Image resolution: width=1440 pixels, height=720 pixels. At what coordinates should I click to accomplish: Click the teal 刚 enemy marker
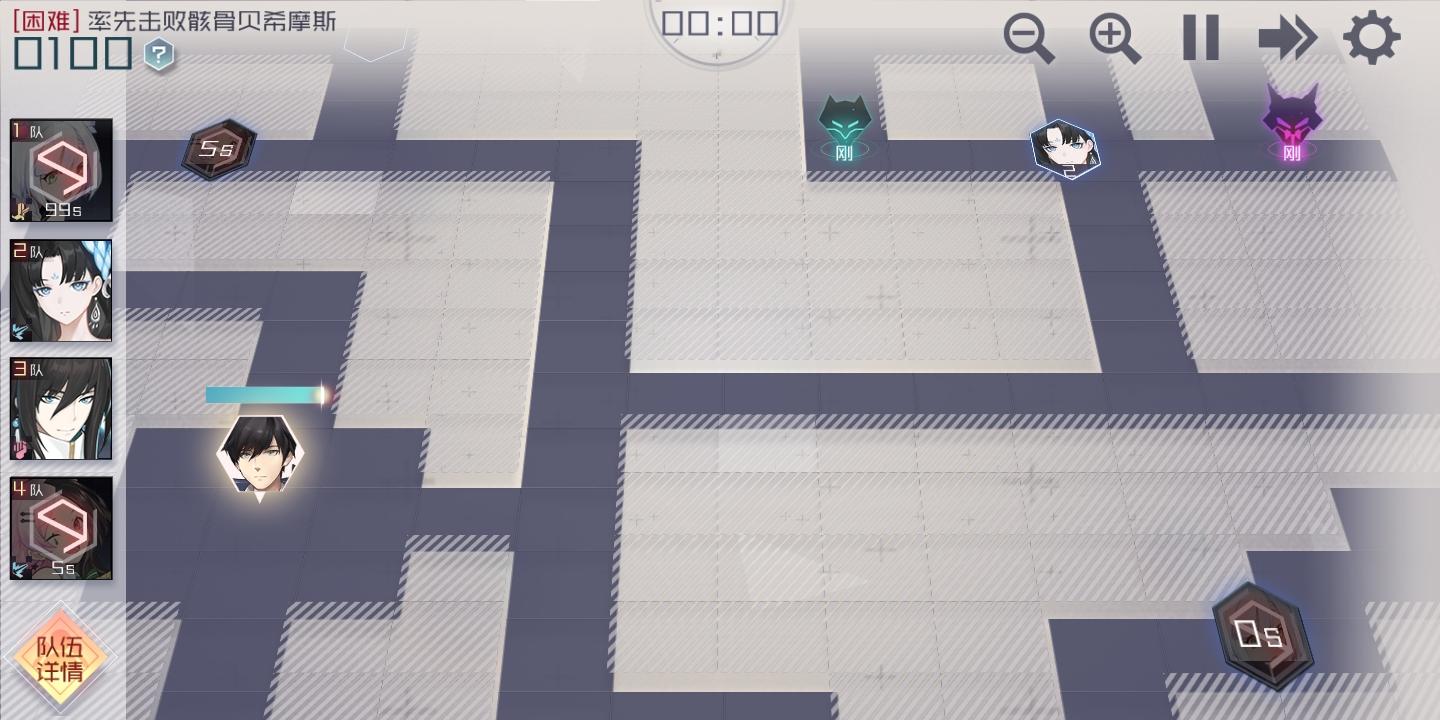[x=845, y=125]
